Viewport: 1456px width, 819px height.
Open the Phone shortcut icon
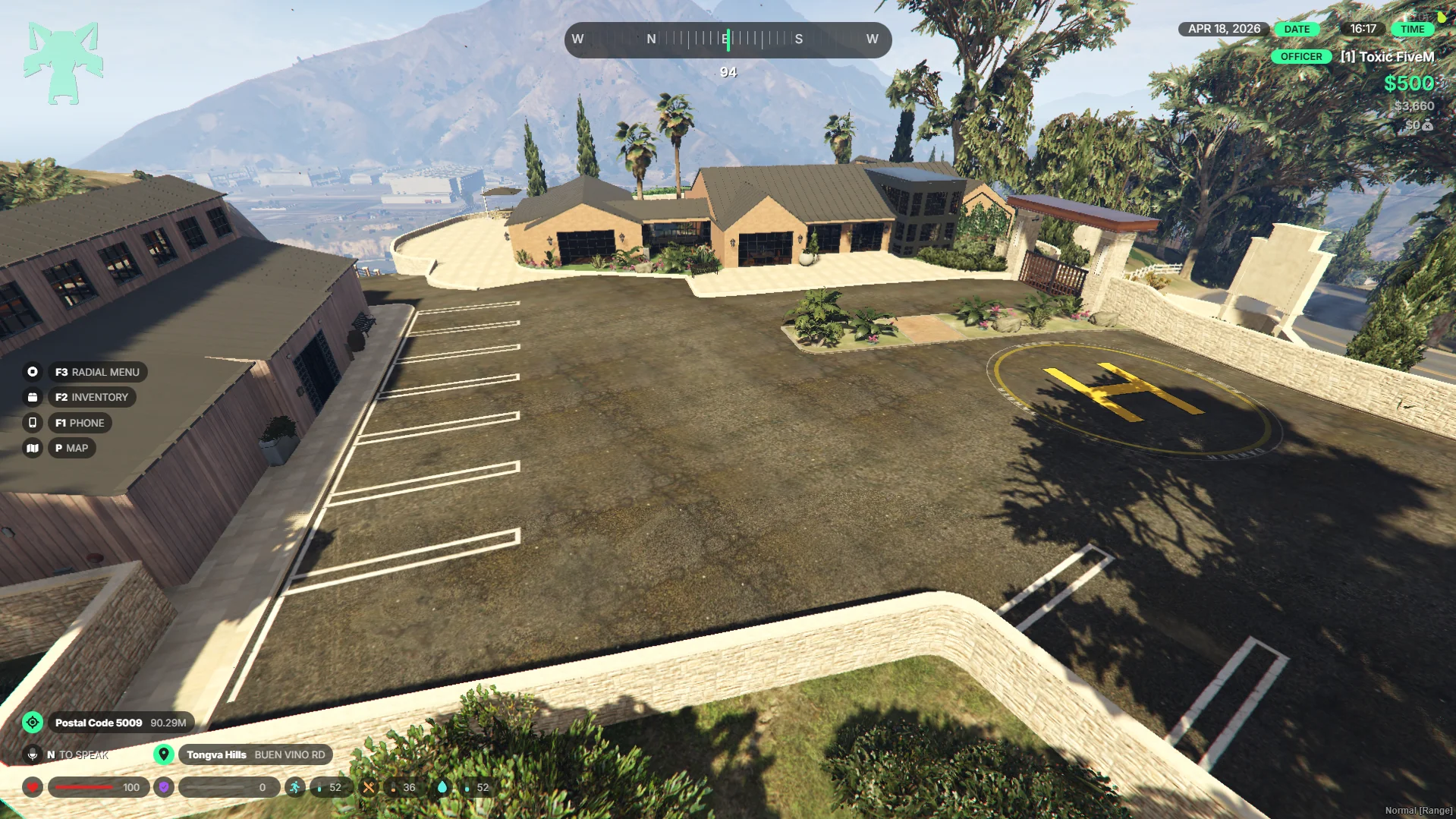pyautogui.click(x=33, y=423)
